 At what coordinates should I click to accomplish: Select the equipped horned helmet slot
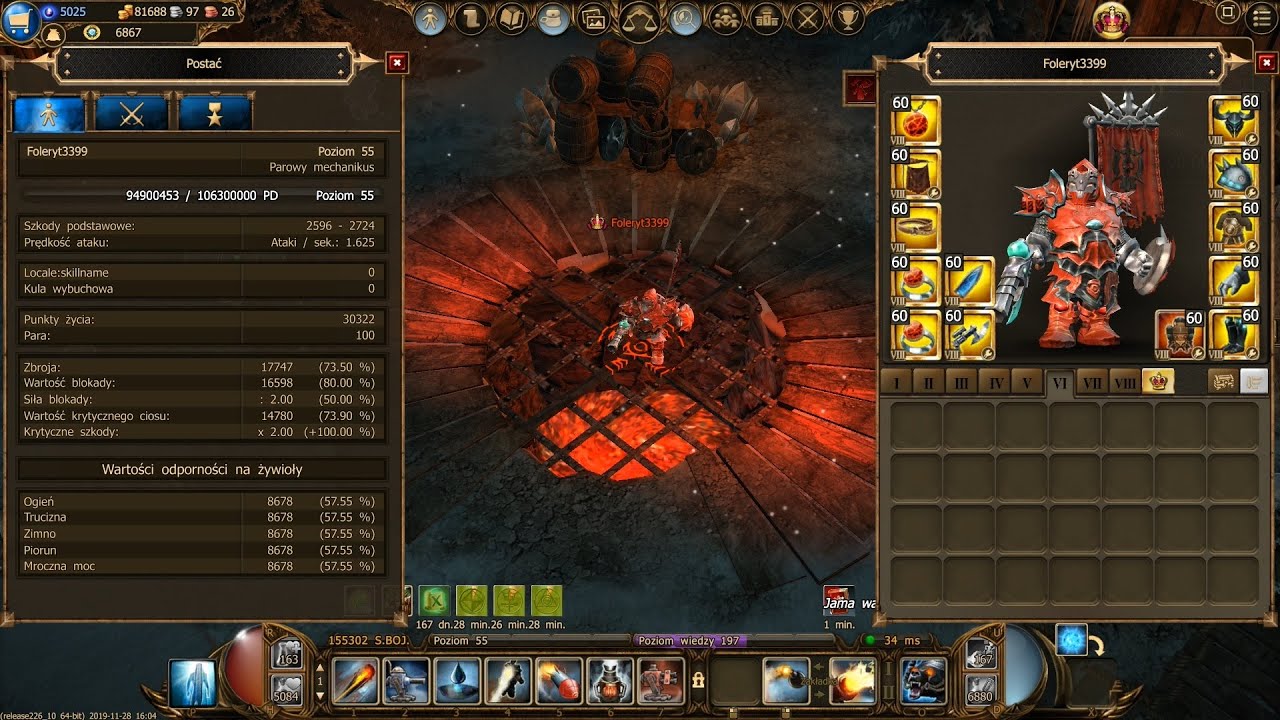click(1233, 120)
